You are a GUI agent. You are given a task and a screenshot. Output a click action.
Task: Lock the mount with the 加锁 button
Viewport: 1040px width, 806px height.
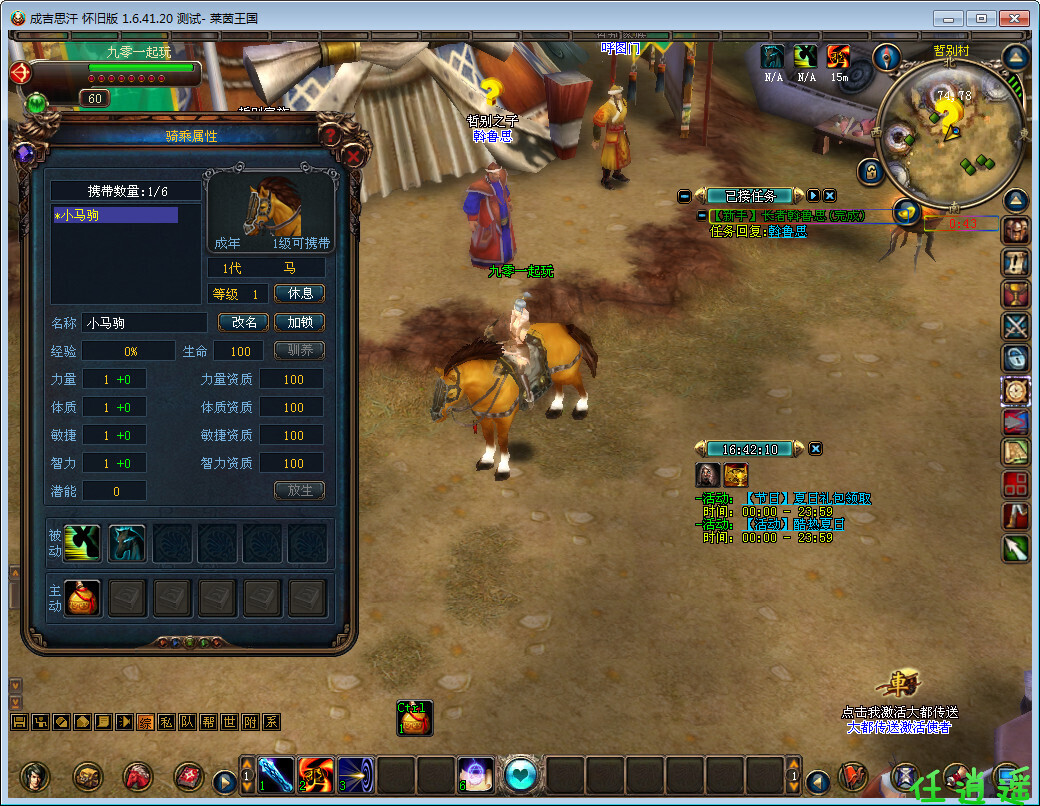pyautogui.click(x=299, y=322)
